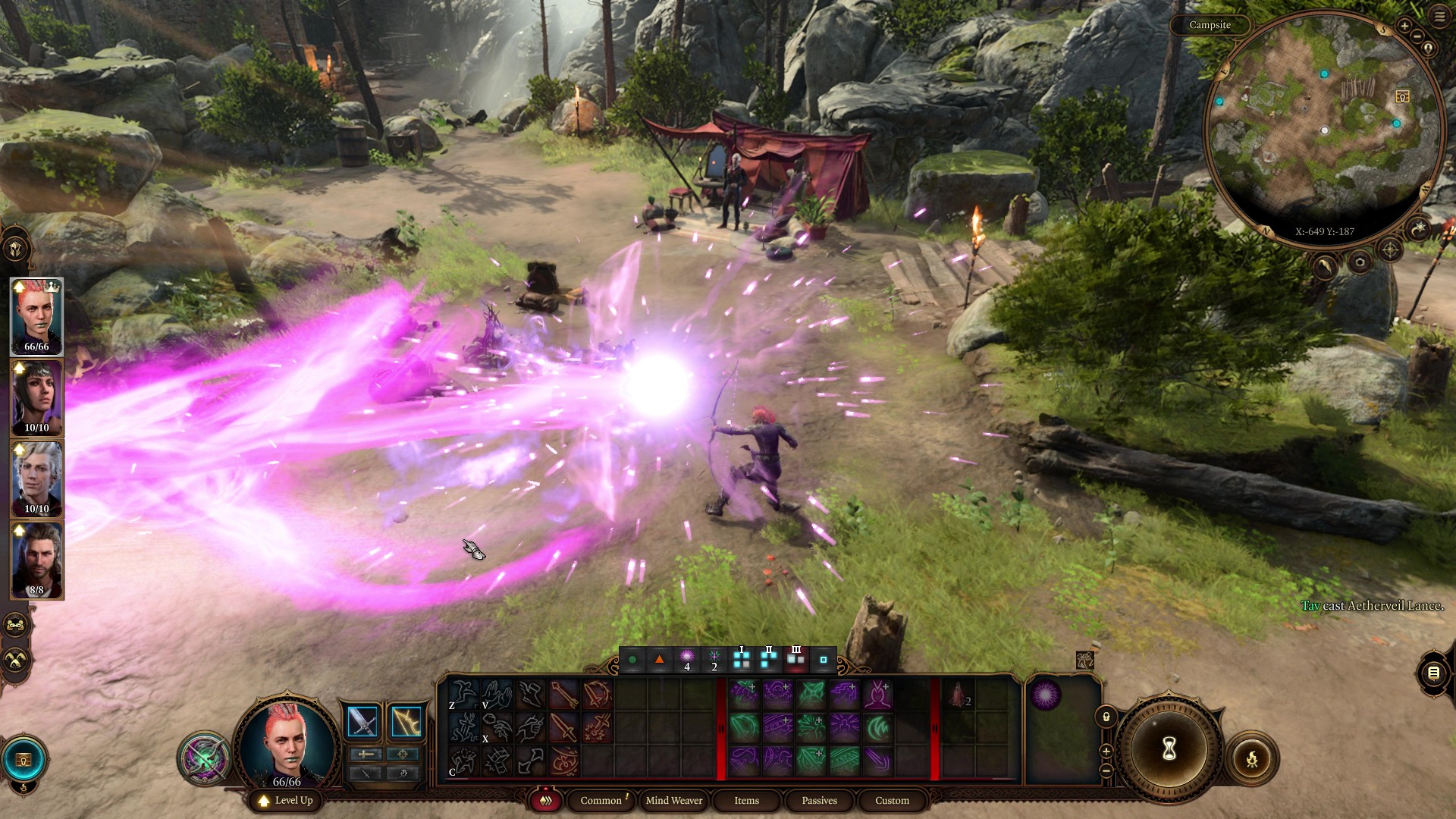Show the Items hotbar tab
This screenshot has height=819, width=1456.
746,801
